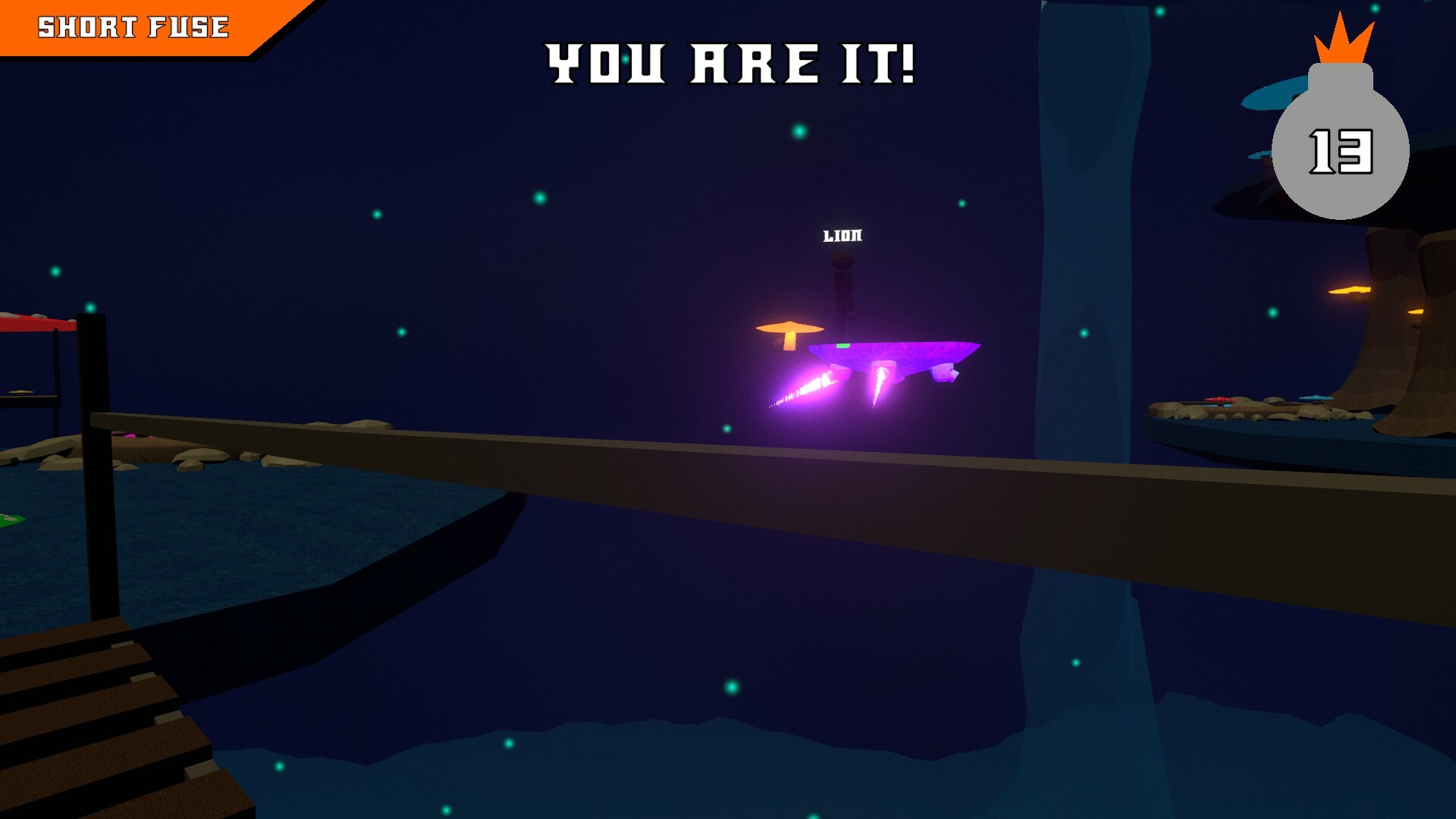Click the blue mushroom on the right island
1456x819 pixels.
click(1316, 398)
